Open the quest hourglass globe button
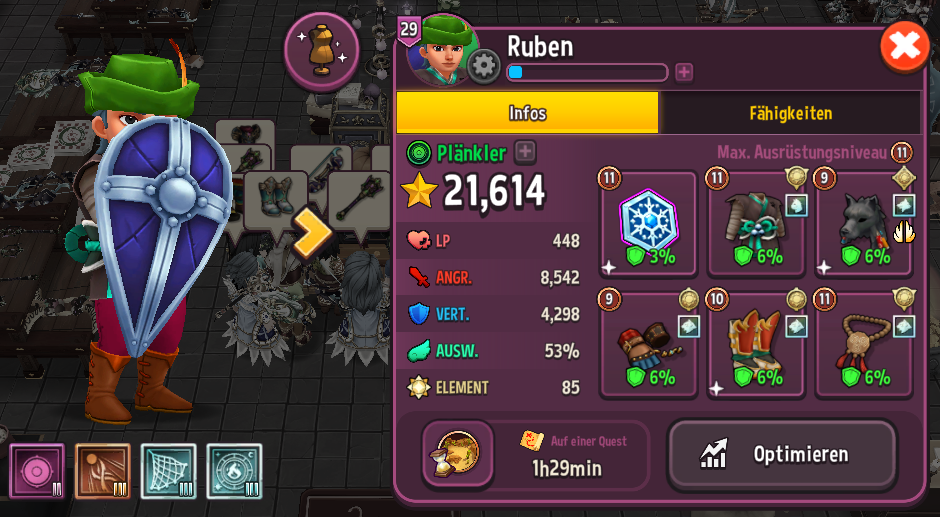 click(x=458, y=455)
